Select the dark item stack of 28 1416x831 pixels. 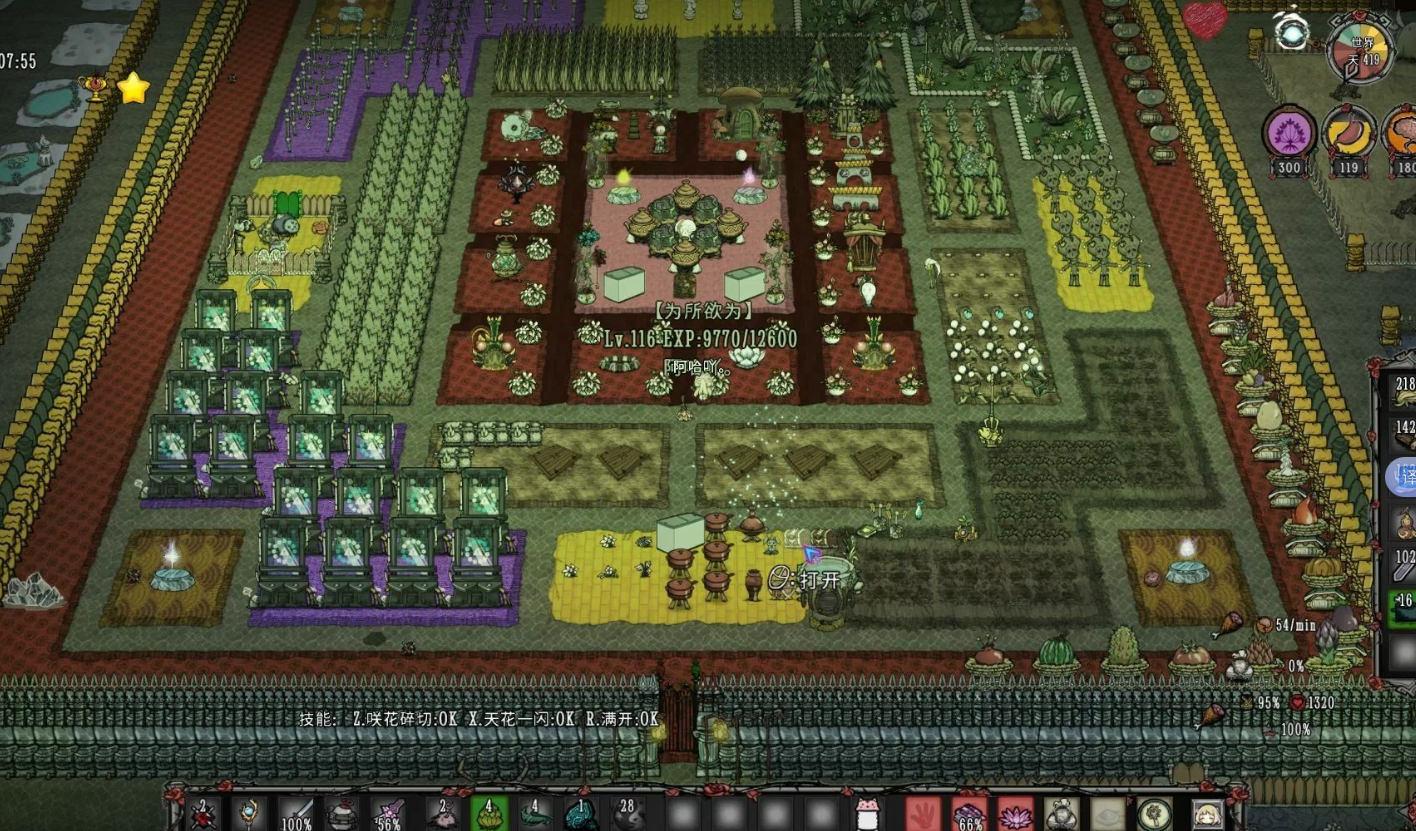[x=629, y=812]
